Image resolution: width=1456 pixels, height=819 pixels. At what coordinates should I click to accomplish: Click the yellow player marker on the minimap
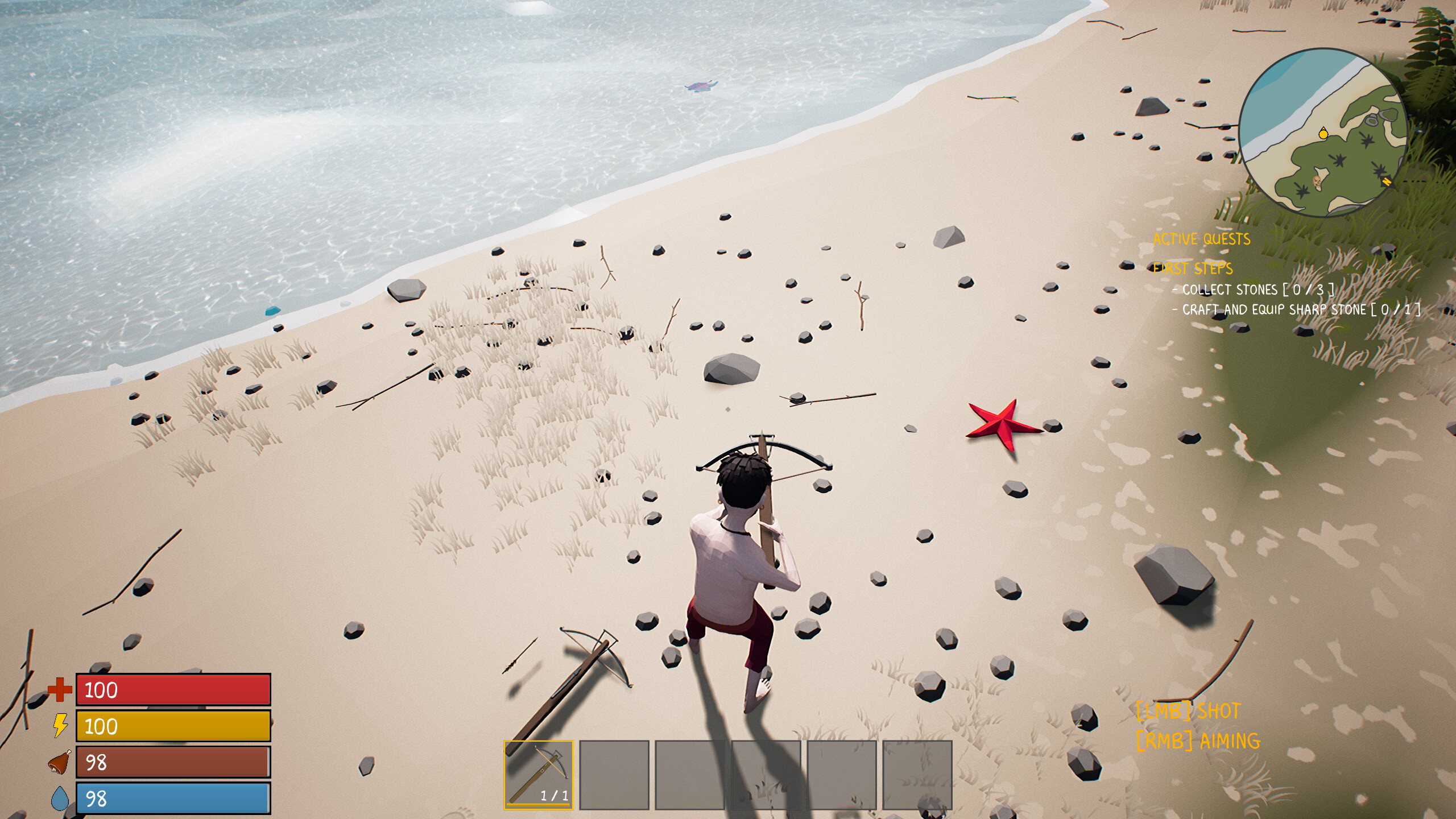[x=1323, y=134]
